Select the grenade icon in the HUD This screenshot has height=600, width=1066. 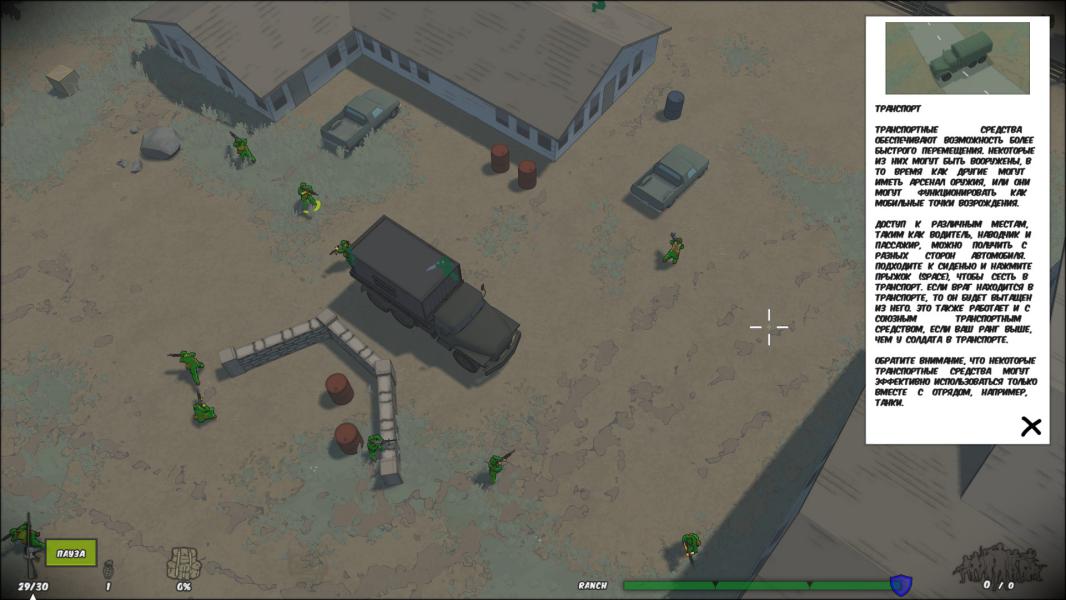[108, 568]
